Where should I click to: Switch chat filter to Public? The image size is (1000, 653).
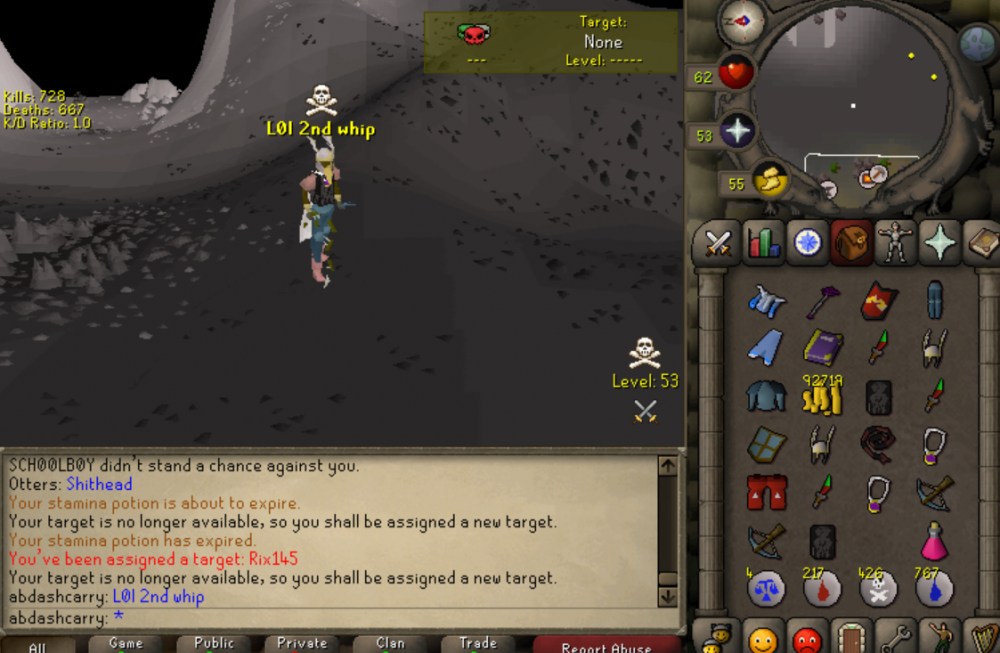[x=214, y=644]
